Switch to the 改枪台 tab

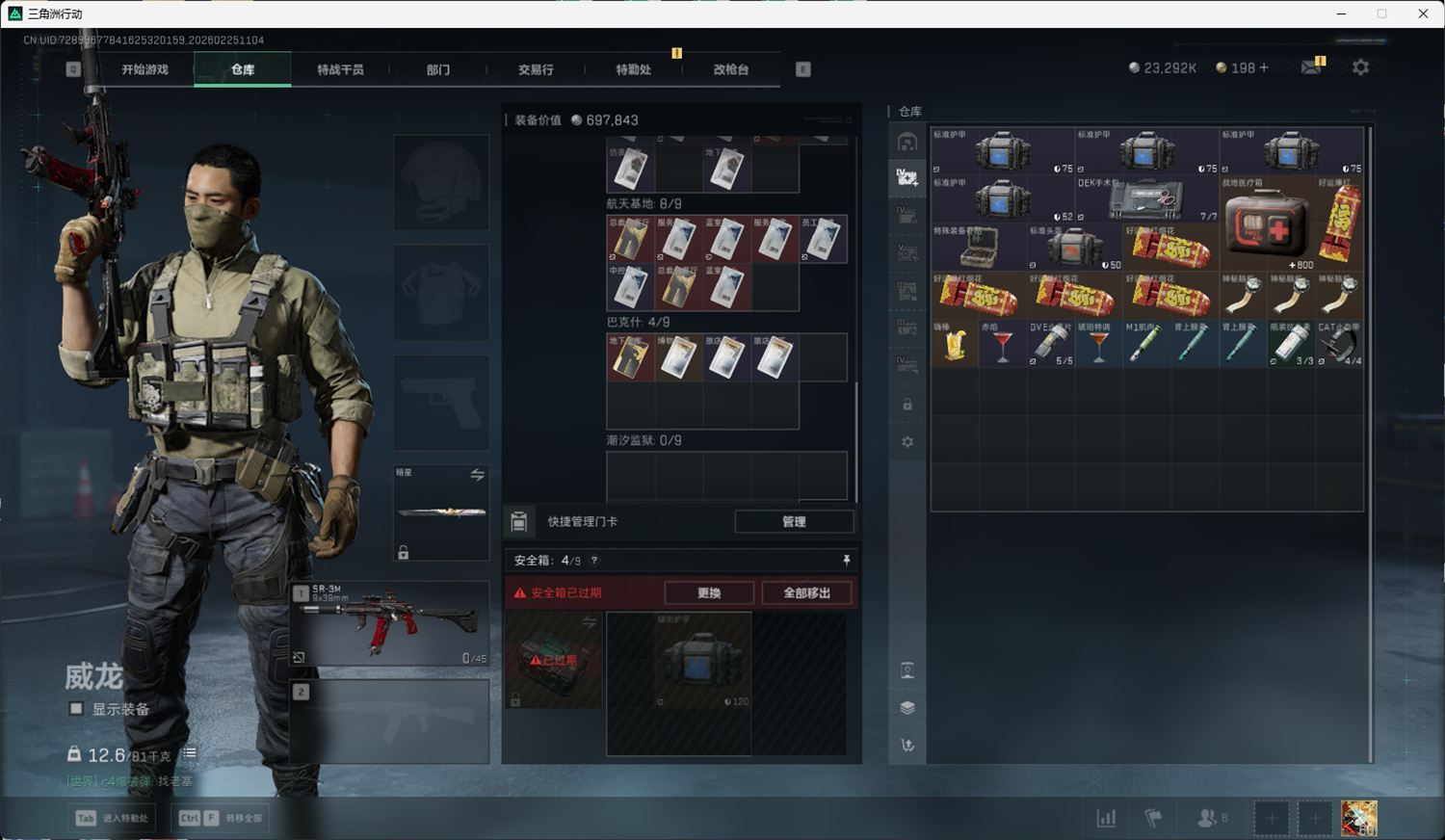click(x=730, y=69)
